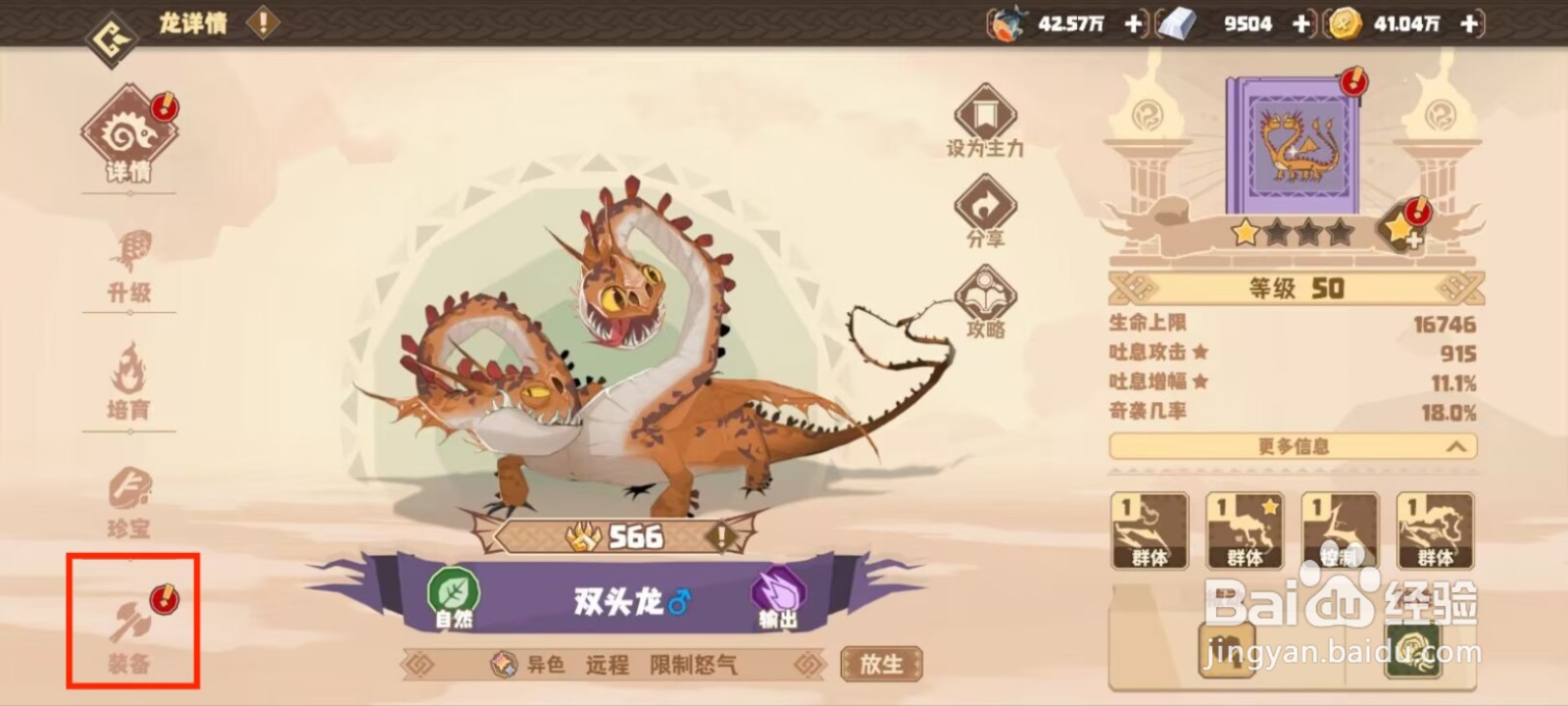Switch to the 升级 upgrade tab
Viewport: 1568px width, 706px height.
tap(130, 265)
